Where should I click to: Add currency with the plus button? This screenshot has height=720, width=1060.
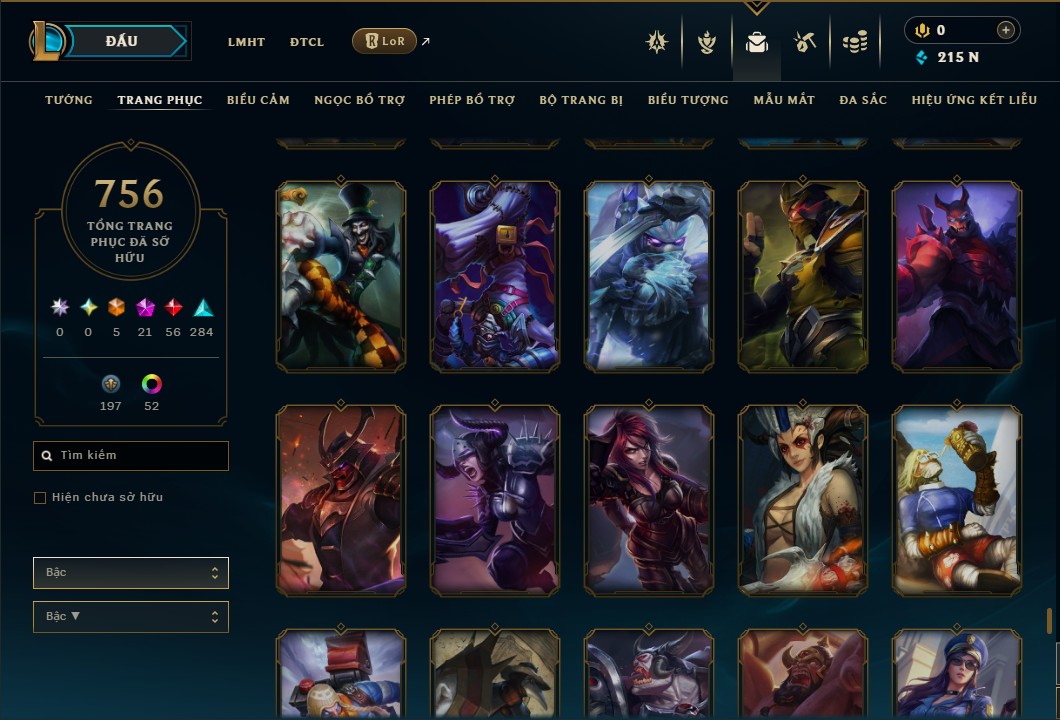(x=1005, y=31)
